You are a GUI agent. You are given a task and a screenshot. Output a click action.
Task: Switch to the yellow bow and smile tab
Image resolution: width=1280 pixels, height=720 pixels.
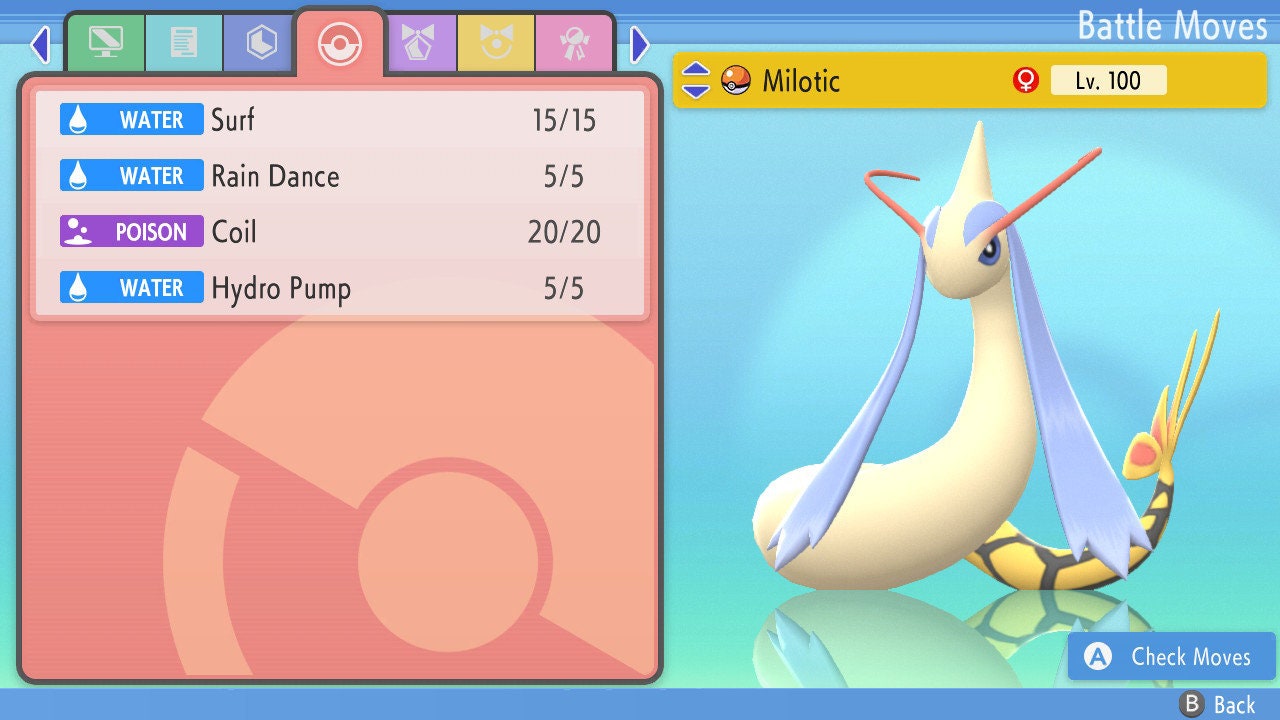point(496,44)
